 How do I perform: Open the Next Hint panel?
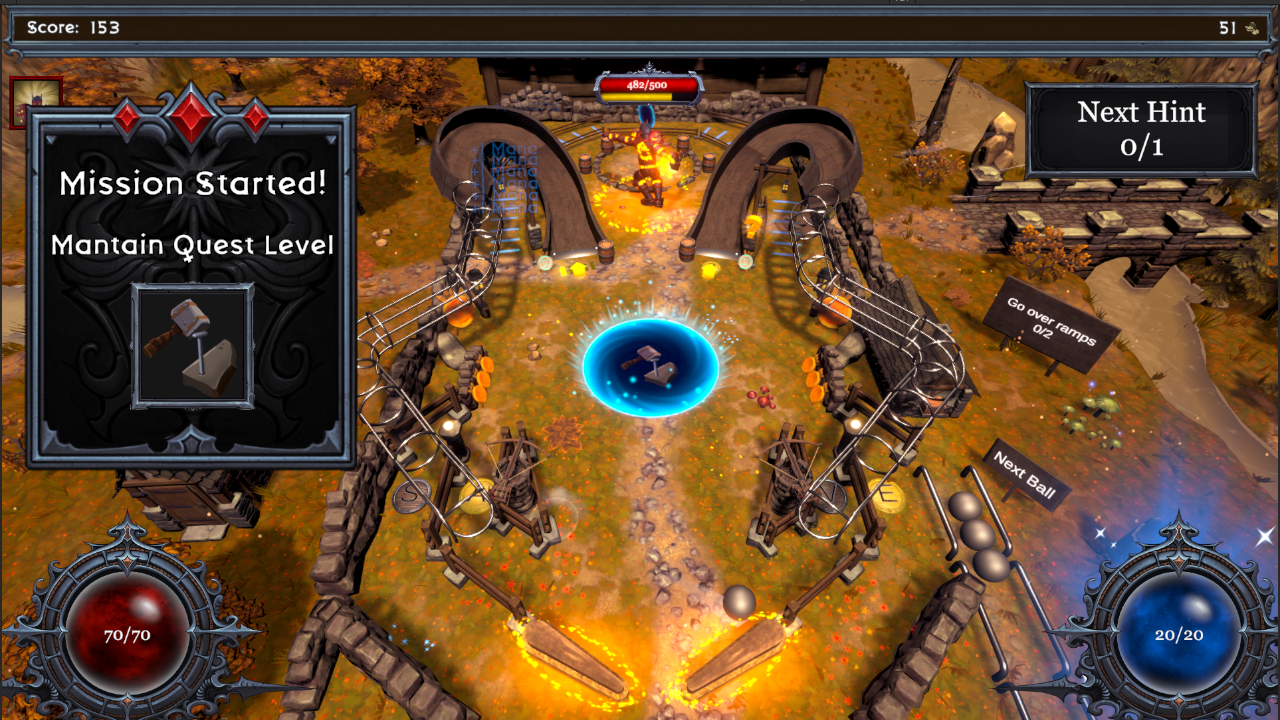pos(1141,130)
